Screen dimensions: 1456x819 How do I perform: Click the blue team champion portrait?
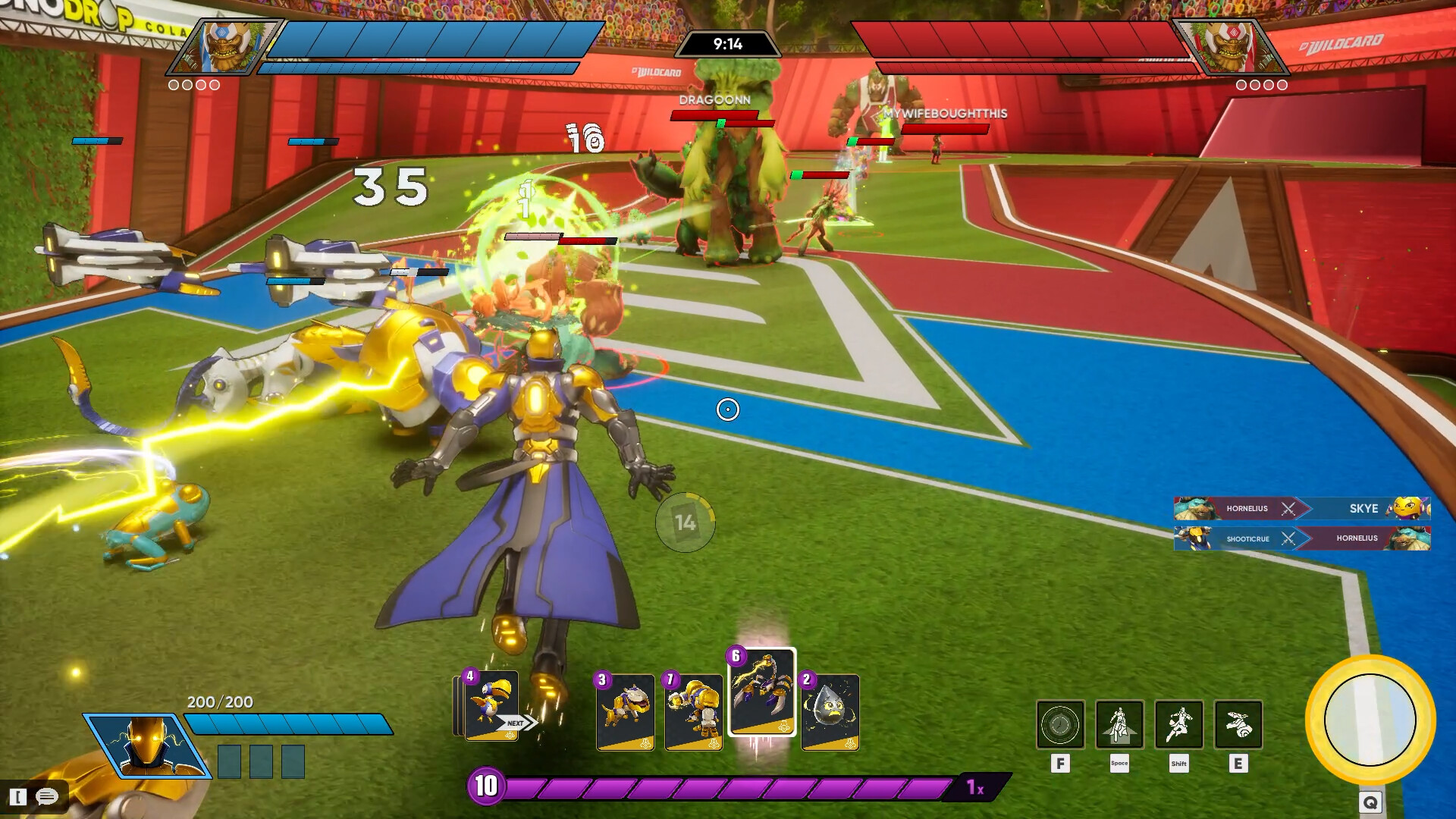coord(226,47)
